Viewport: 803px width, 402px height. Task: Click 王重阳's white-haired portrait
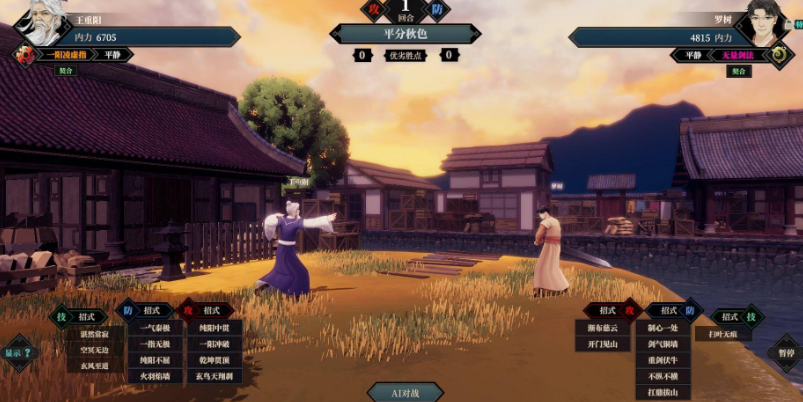(40, 22)
